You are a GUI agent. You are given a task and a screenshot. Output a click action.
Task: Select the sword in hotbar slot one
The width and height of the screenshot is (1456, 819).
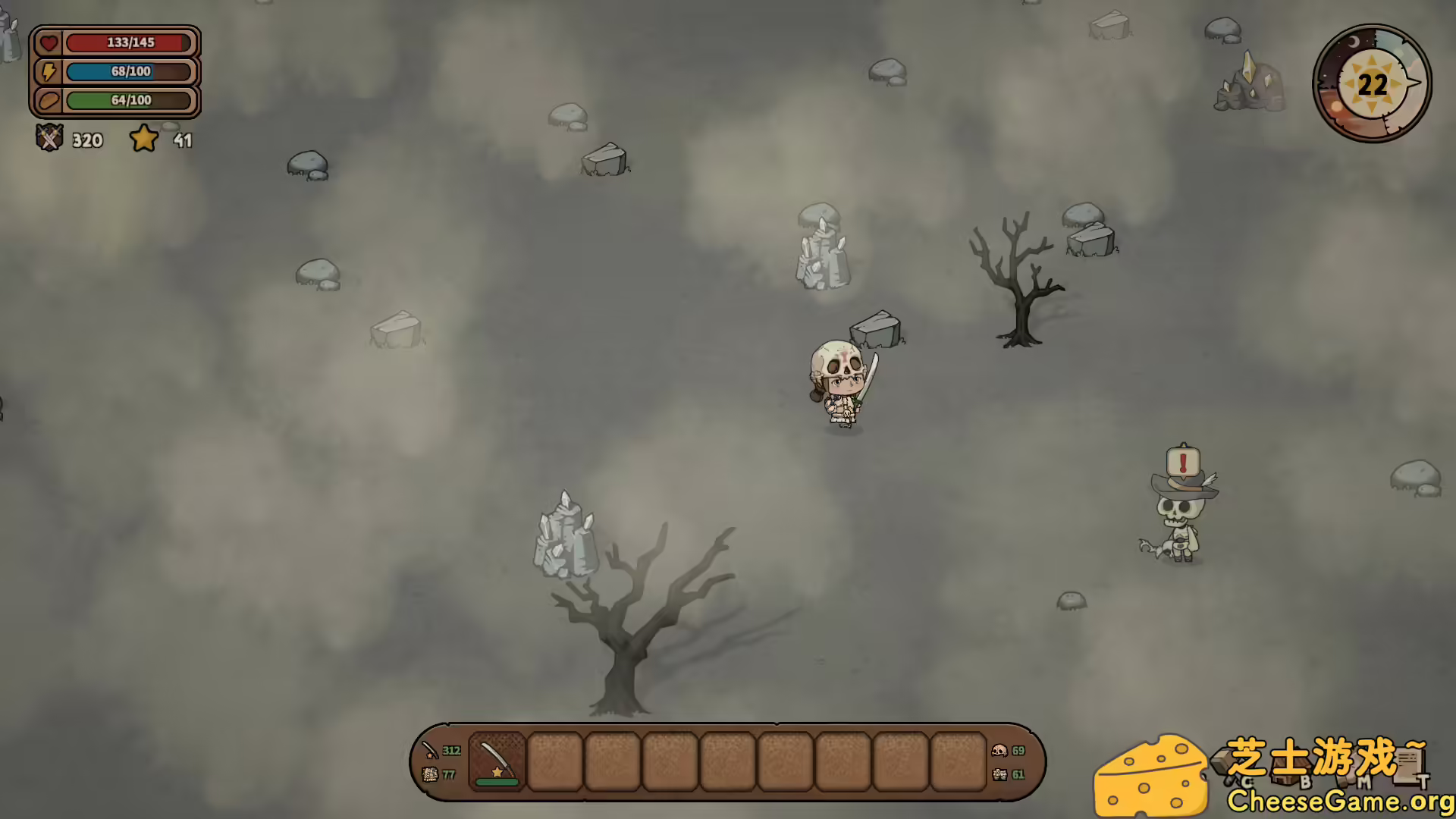click(497, 758)
